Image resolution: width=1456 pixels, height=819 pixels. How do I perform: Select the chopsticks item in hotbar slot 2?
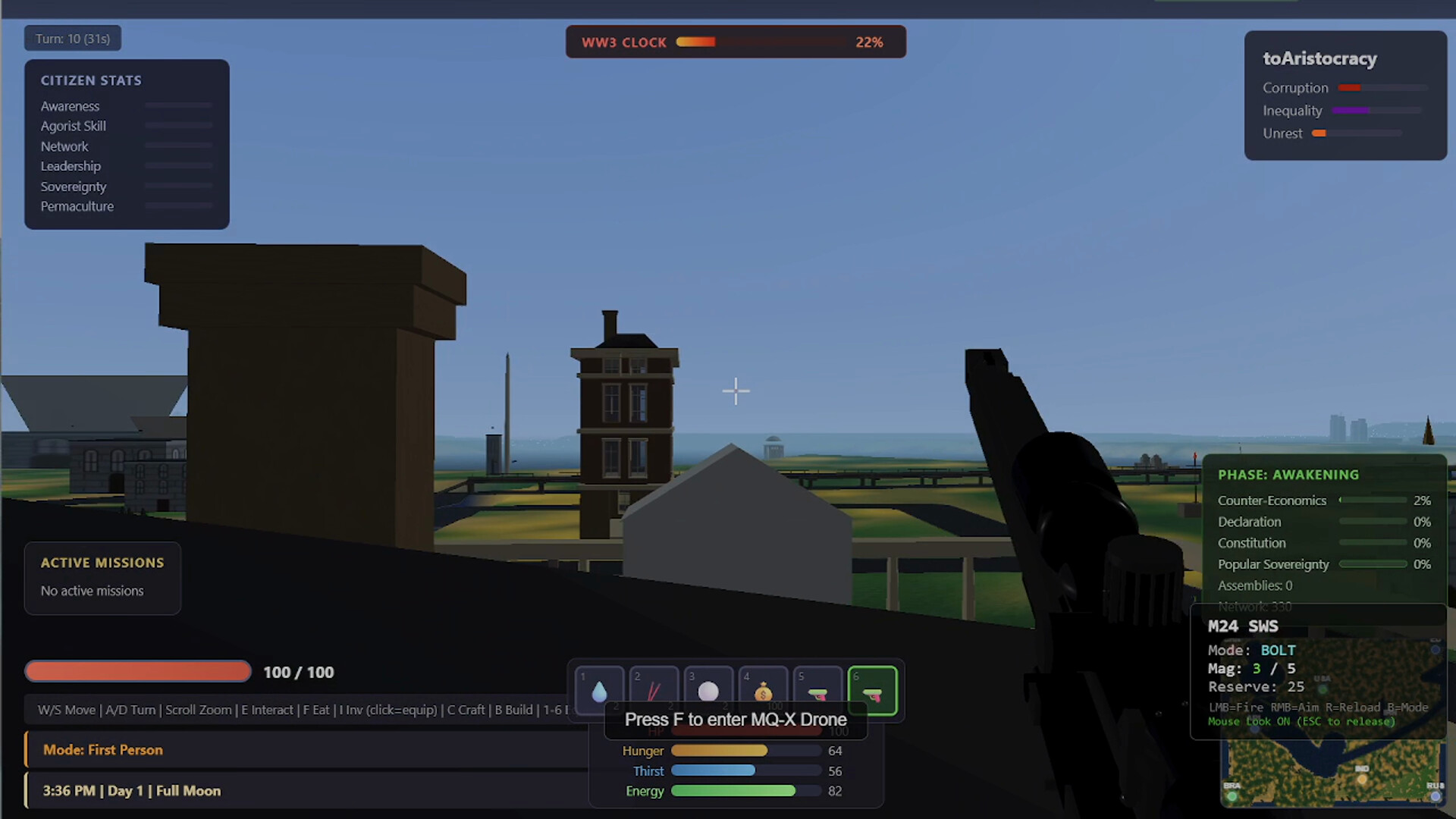tap(654, 690)
